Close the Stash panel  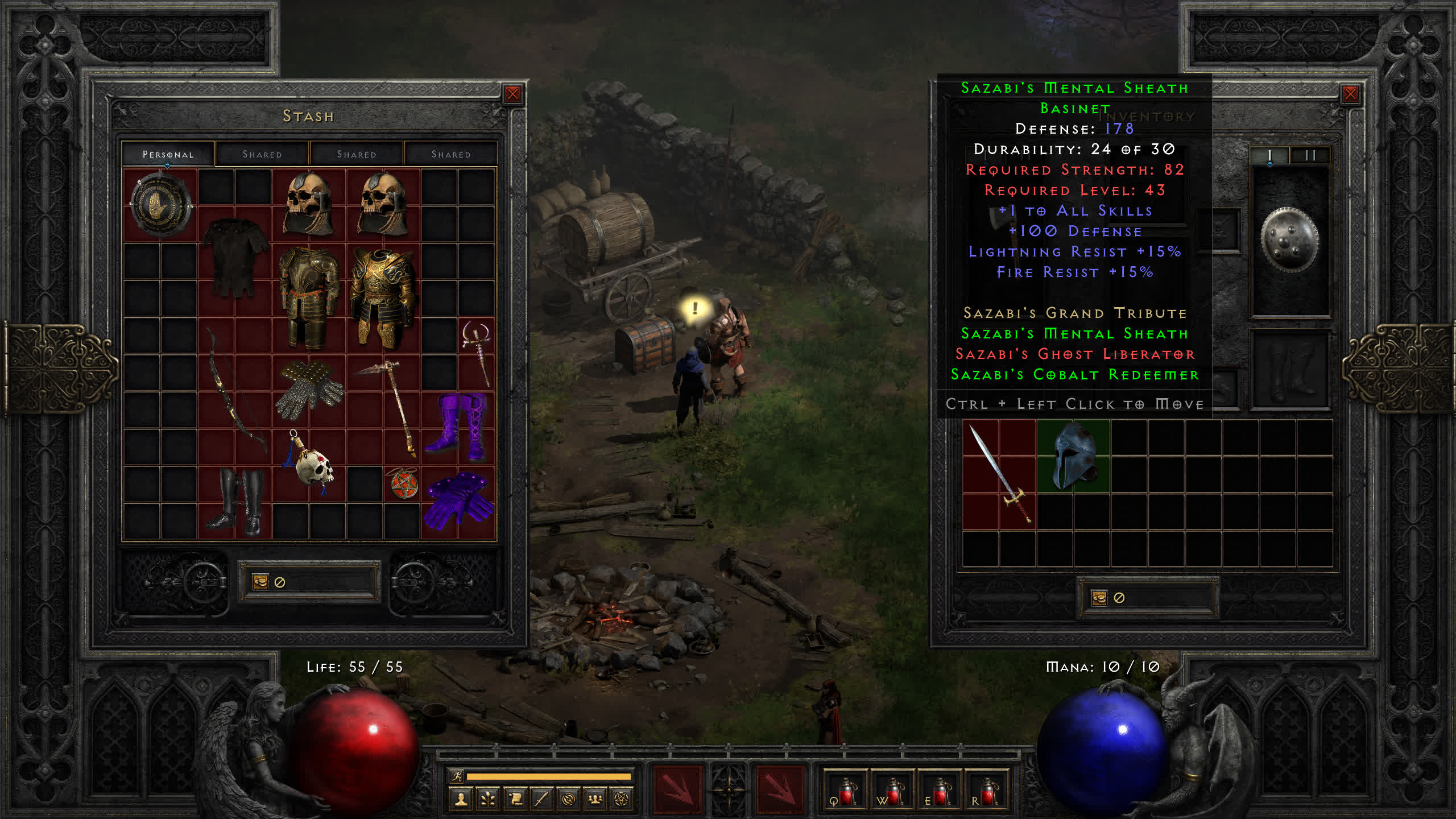coord(512,94)
